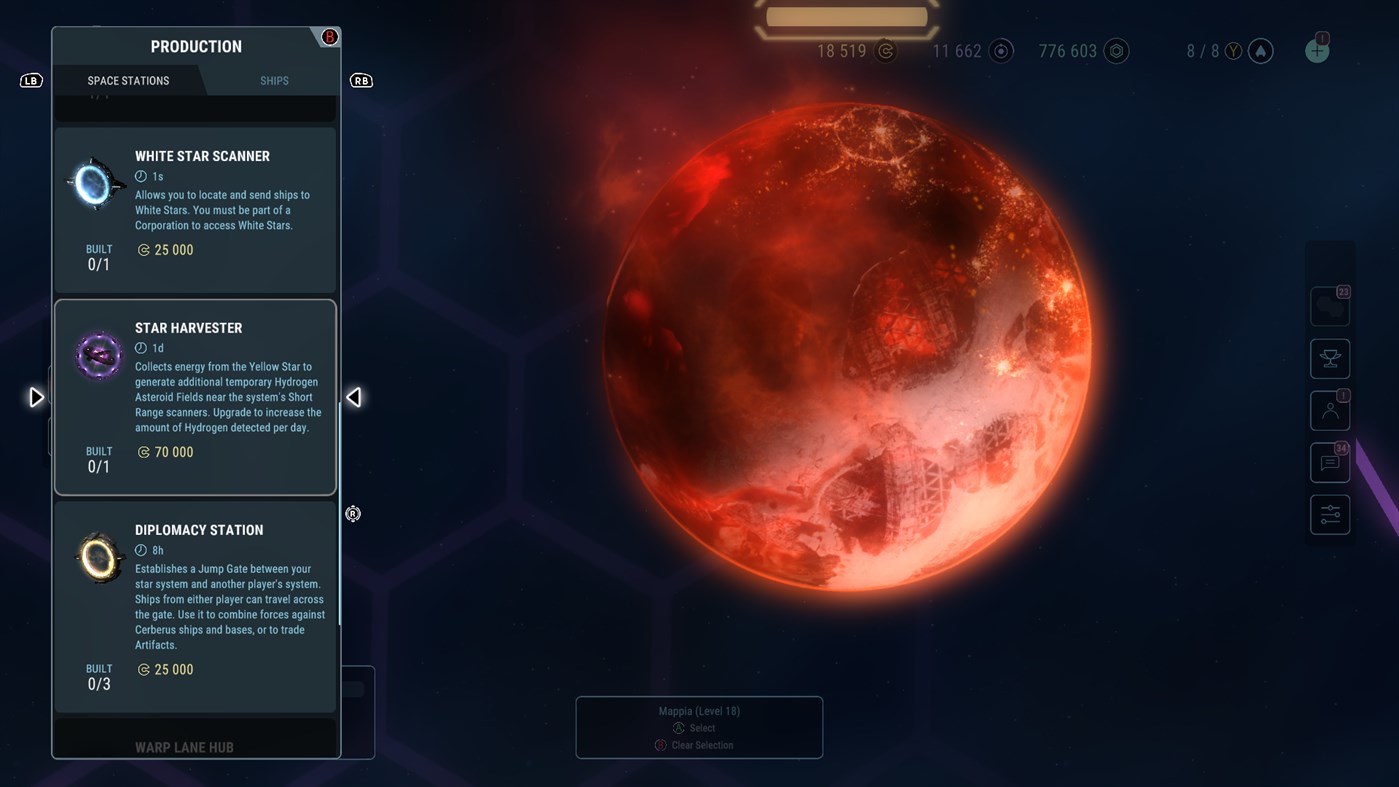Select the Star Harvester station icon
The height and width of the screenshot is (787, 1399).
click(97, 355)
